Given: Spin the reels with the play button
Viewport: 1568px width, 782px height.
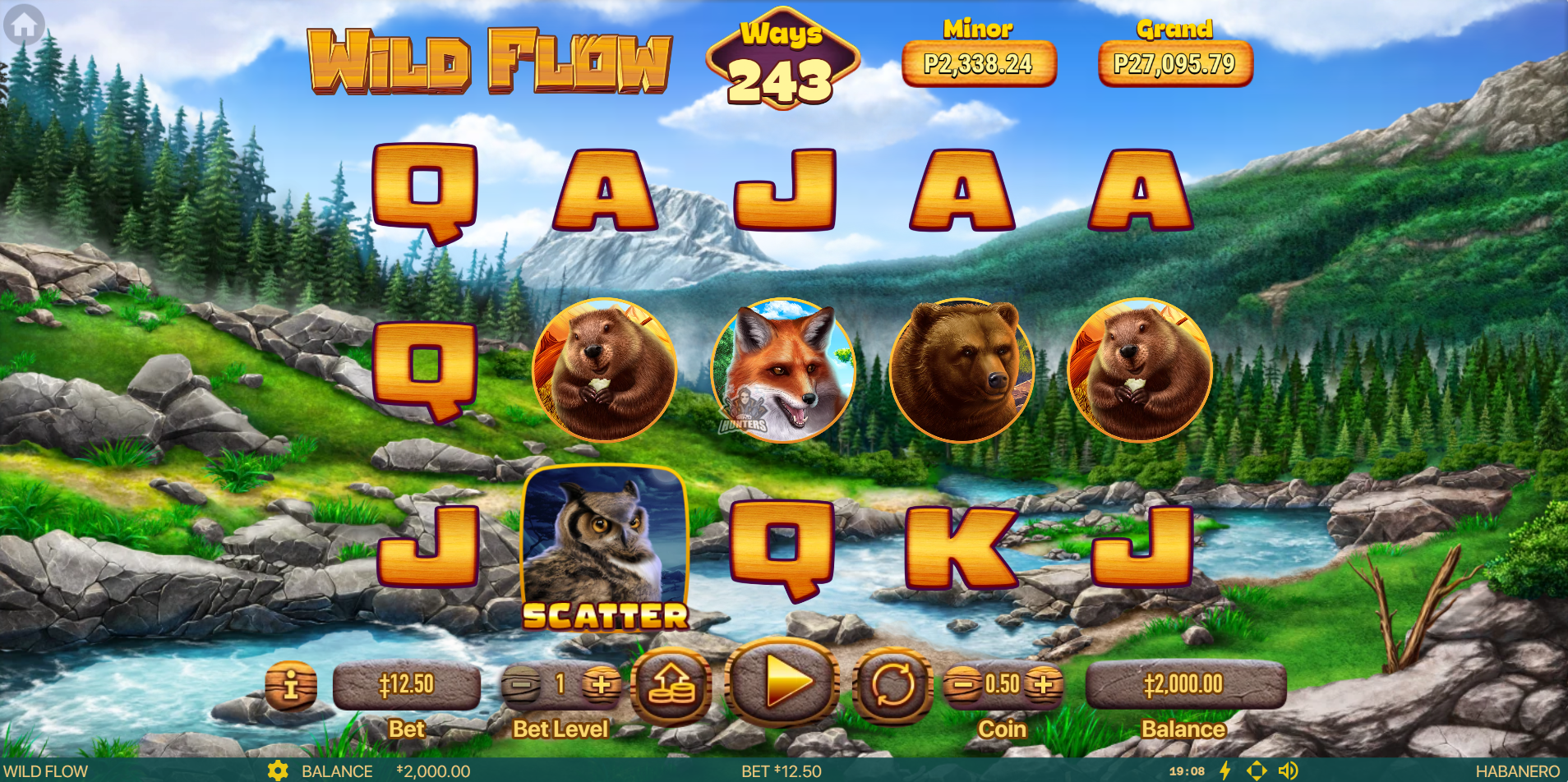Looking at the screenshot, I should click(x=782, y=682).
